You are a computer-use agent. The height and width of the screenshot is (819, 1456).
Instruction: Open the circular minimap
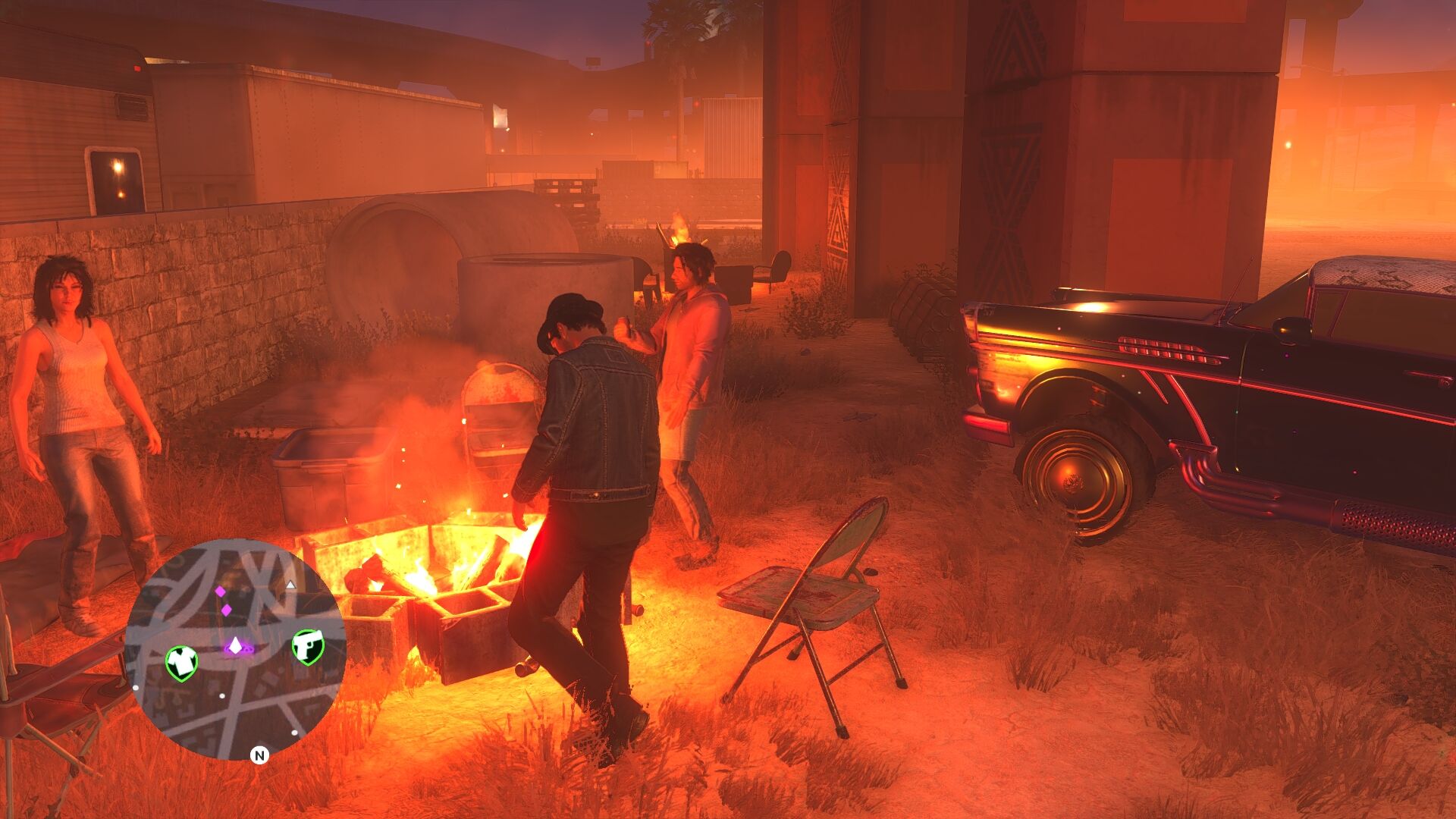(235, 648)
